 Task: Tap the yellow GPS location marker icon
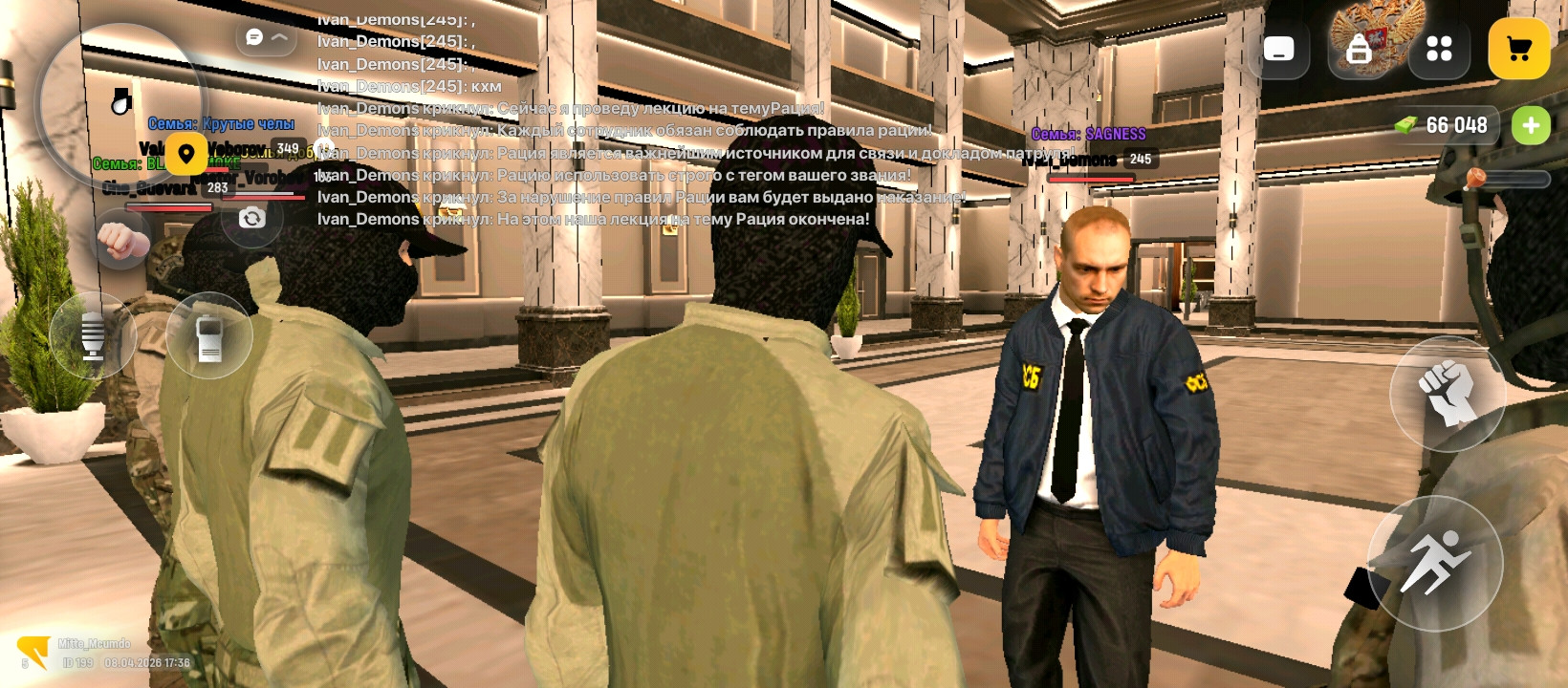point(186,153)
